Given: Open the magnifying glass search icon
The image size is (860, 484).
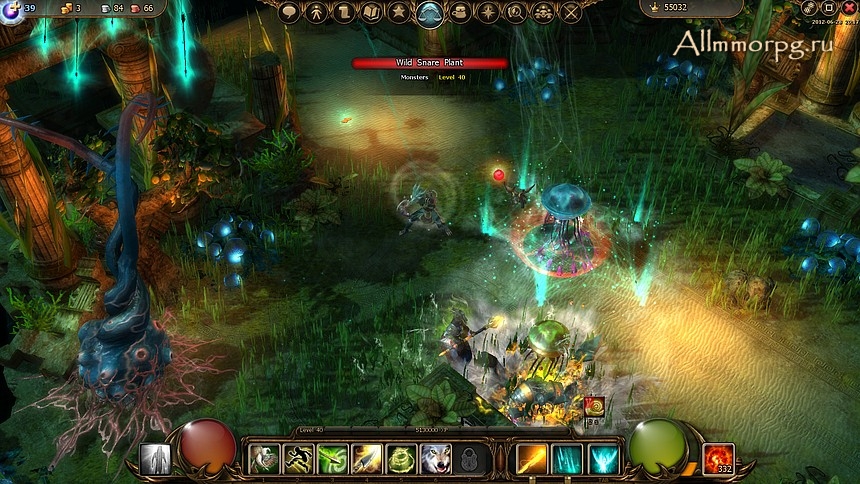Looking at the screenshot, I should (515, 12).
